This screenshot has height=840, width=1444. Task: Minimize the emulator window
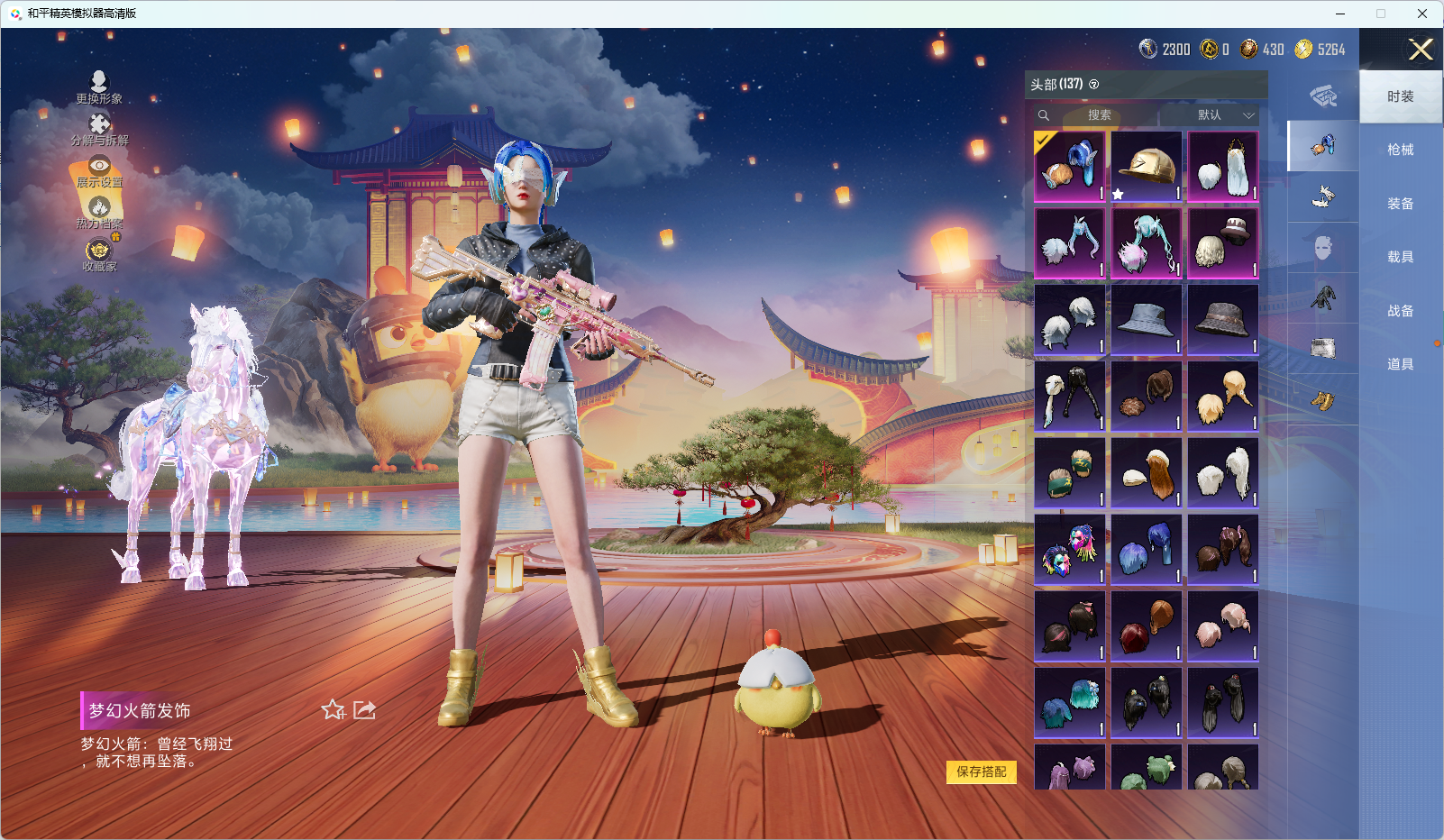1340,14
